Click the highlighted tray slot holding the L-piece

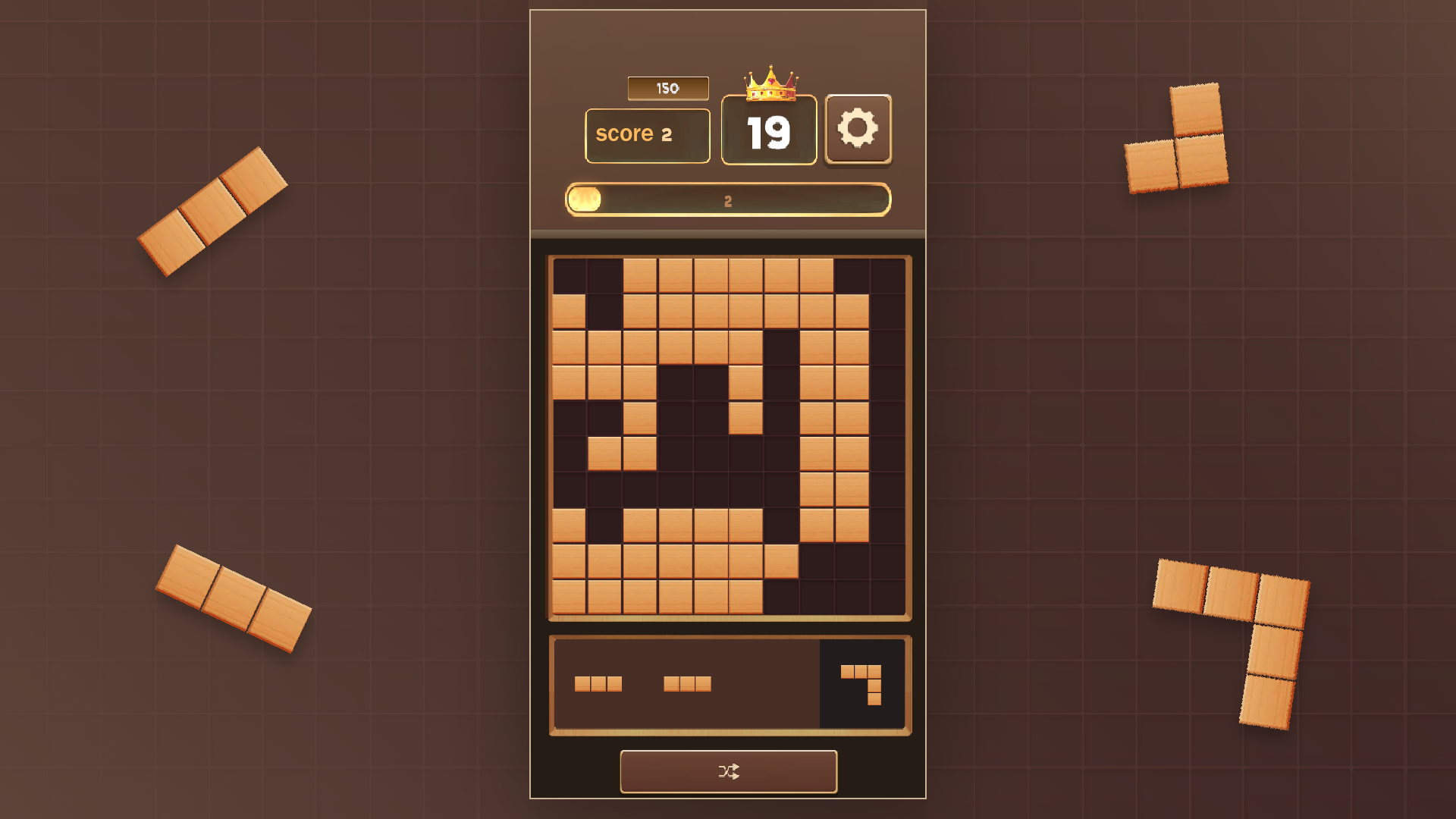pyautogui.click(x=862, y=682)
